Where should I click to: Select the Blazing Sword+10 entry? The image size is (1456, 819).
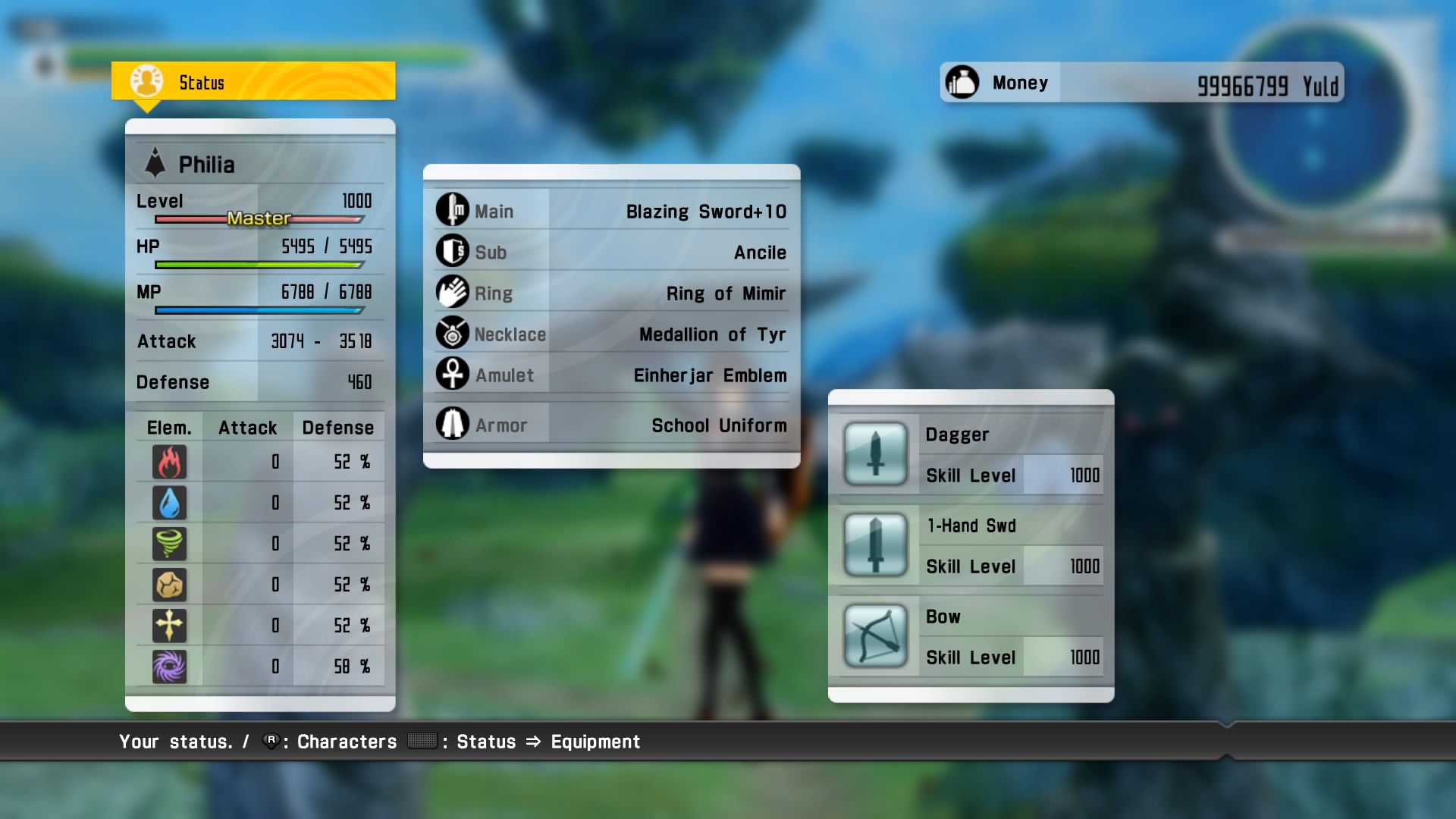point(707,212)
